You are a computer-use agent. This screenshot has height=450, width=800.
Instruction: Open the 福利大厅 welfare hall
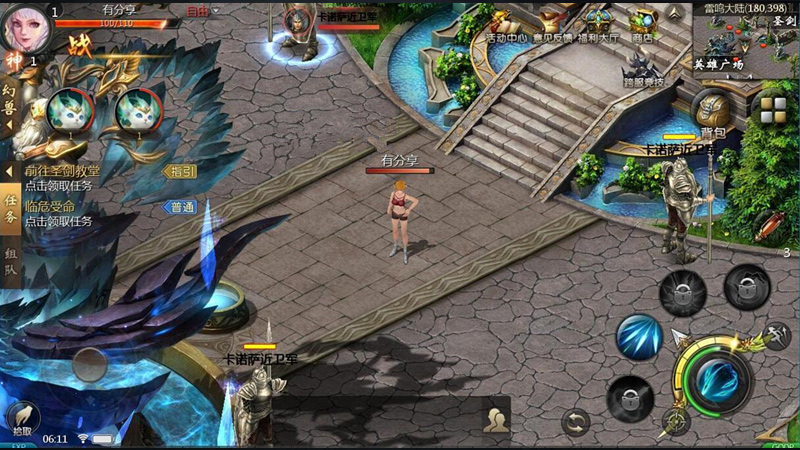(x=599, y=24)
